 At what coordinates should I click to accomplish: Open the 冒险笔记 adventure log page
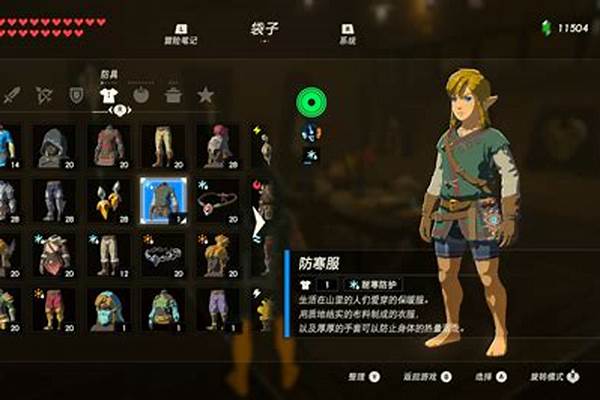pos(180,34)
